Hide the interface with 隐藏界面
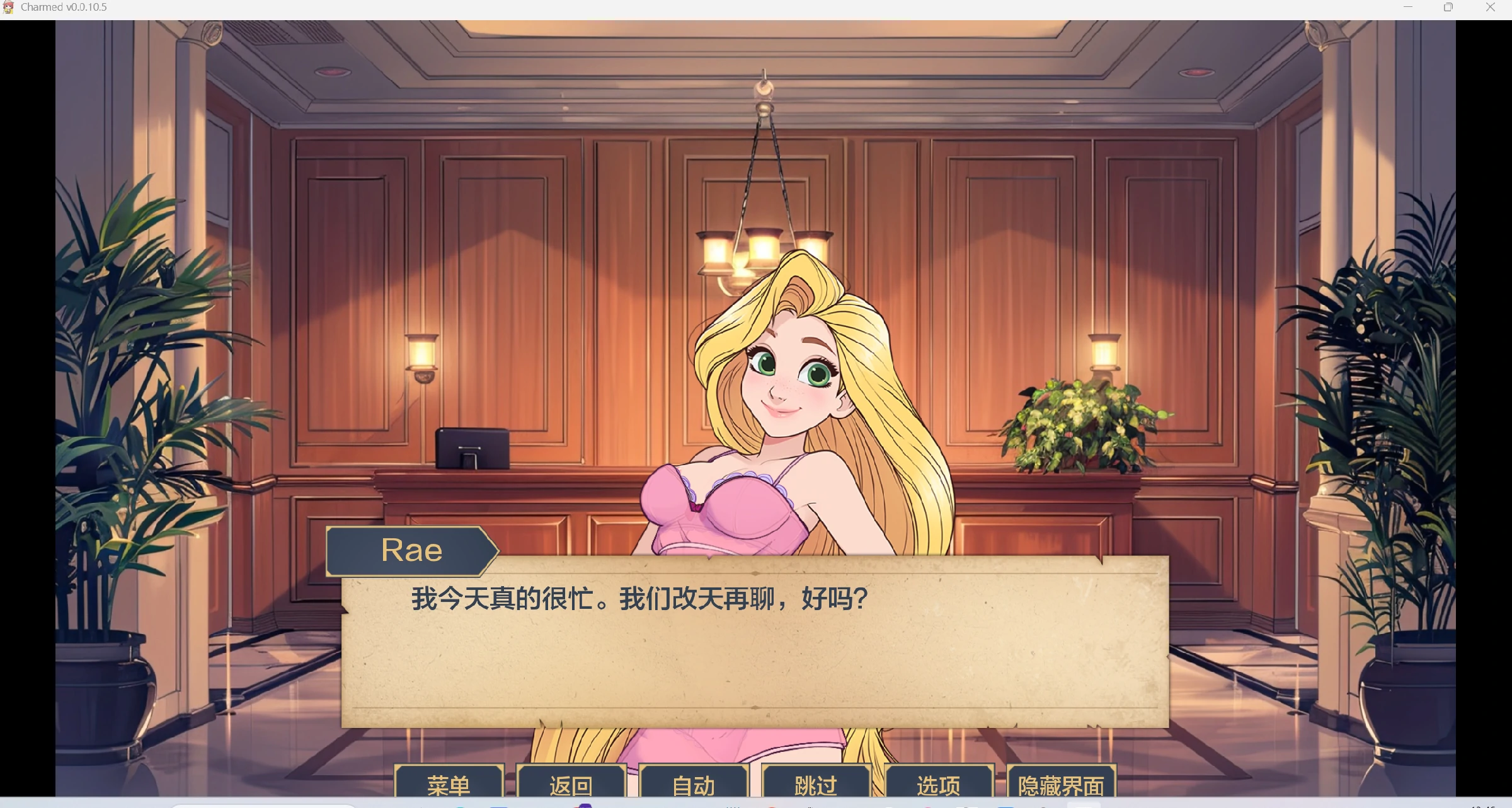 [1061, 785]
